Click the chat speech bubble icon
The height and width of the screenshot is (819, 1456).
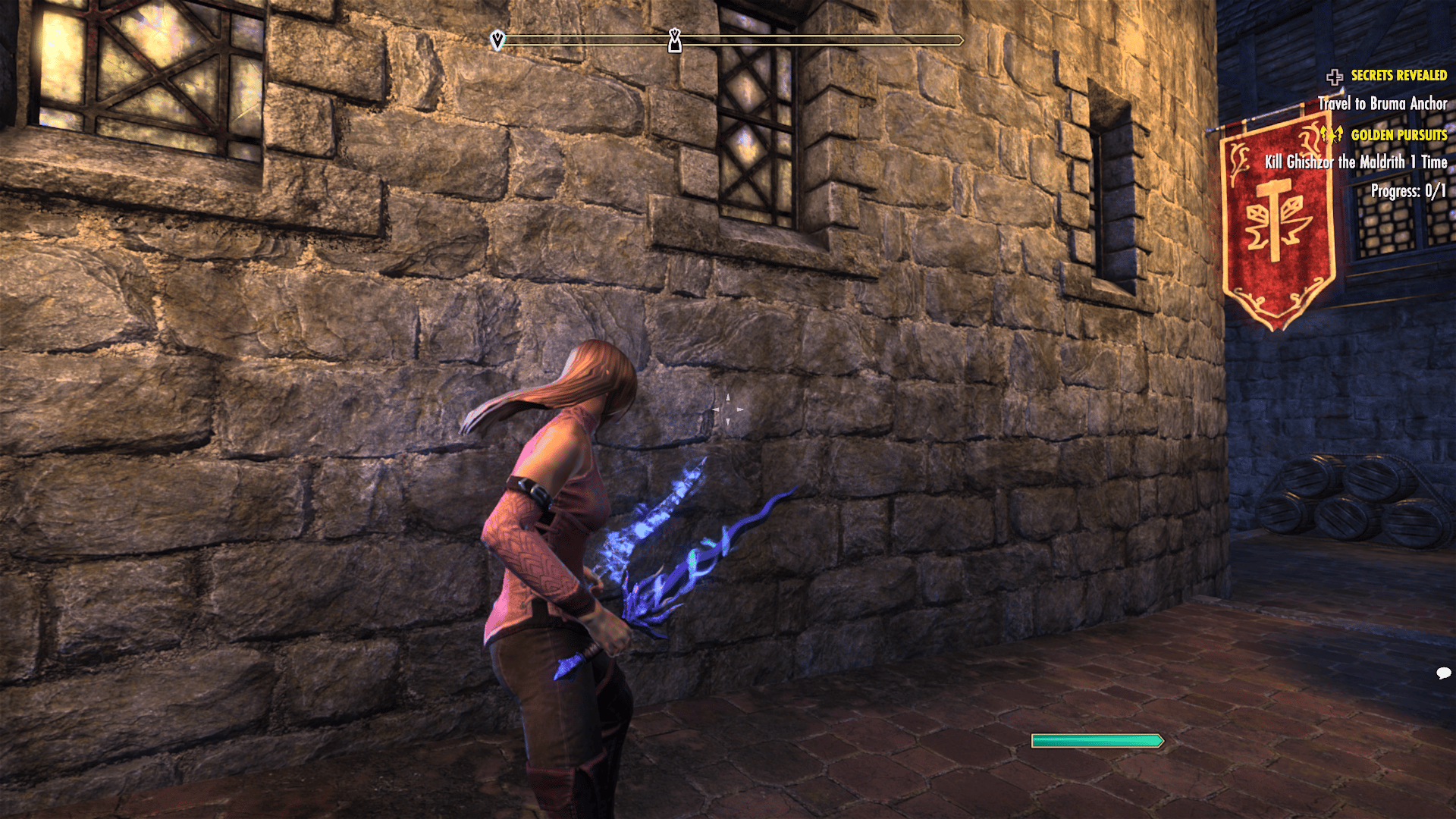click(x=1443, y=673)
